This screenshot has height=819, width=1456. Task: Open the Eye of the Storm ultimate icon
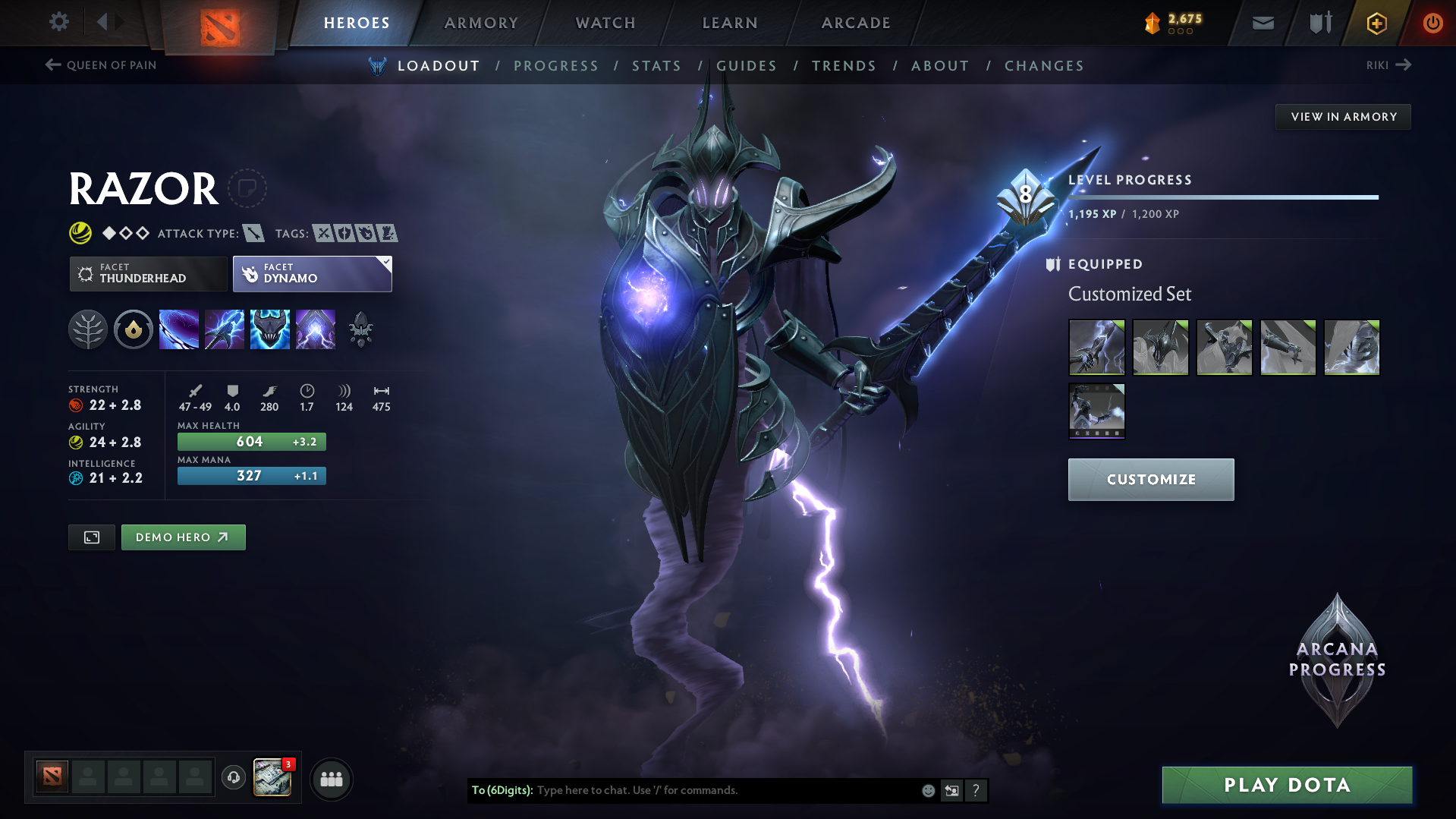316,329
